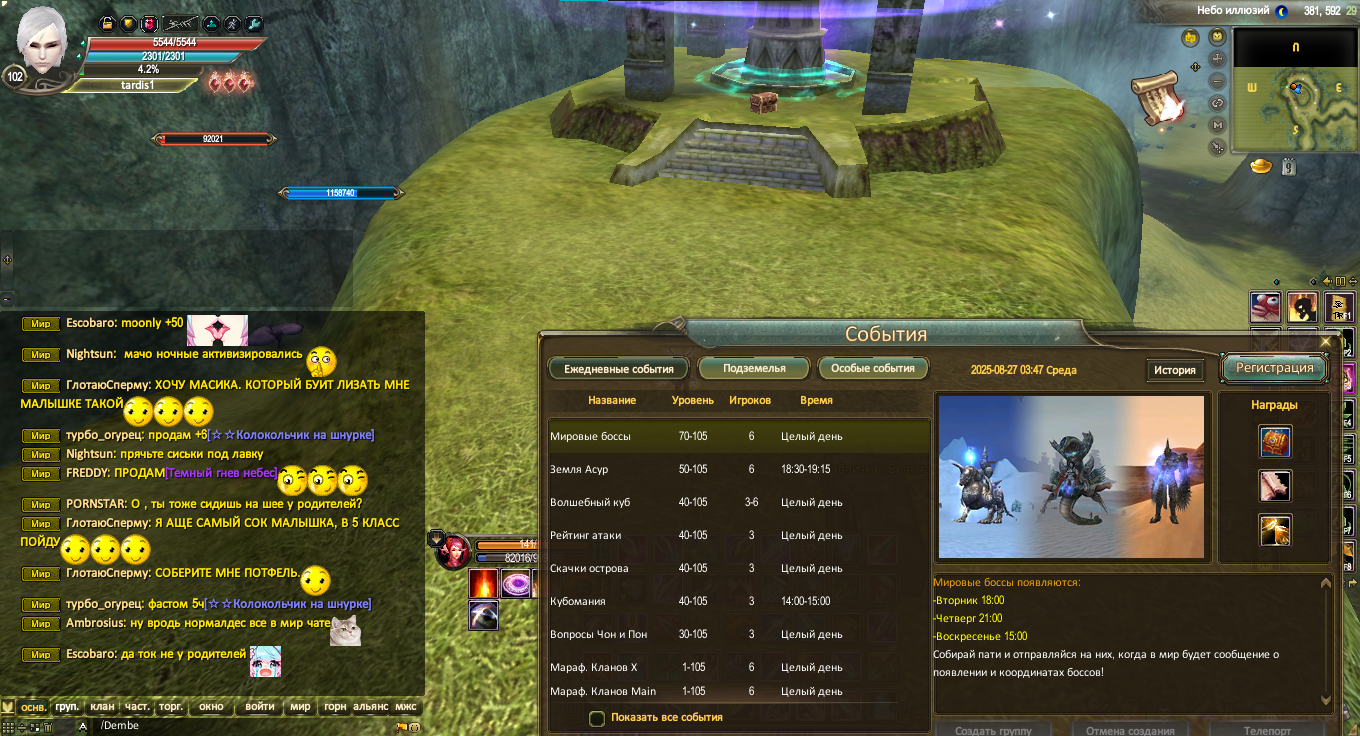Switch to Подземелья tab
The width and height of the screenshot is (1360, 736).
tap(754, 369)
